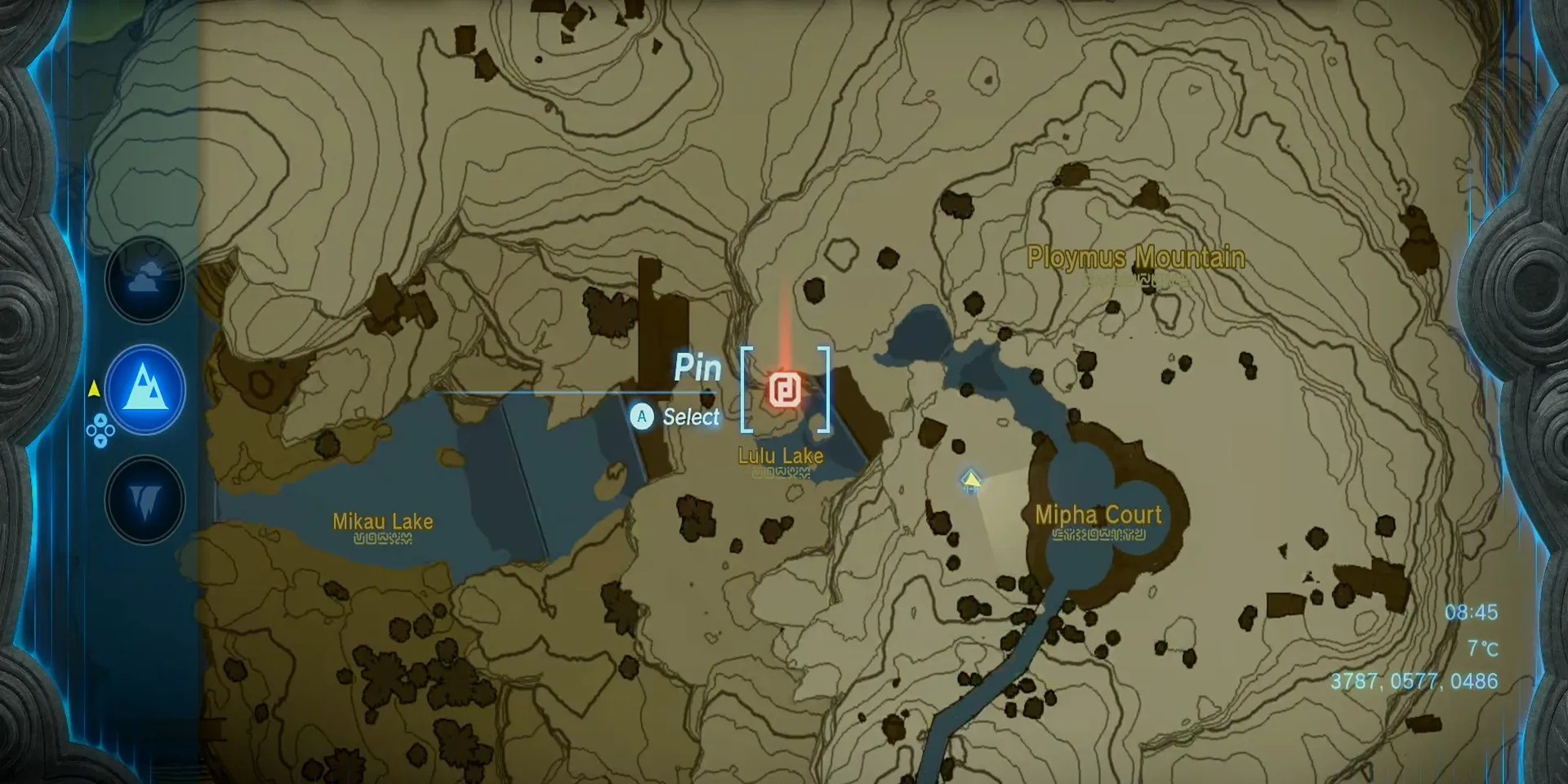Viewport: 1568px width, 784px height.
Task: Click the Sky map cloud icon above the mountain
Action: pos(145,278)
